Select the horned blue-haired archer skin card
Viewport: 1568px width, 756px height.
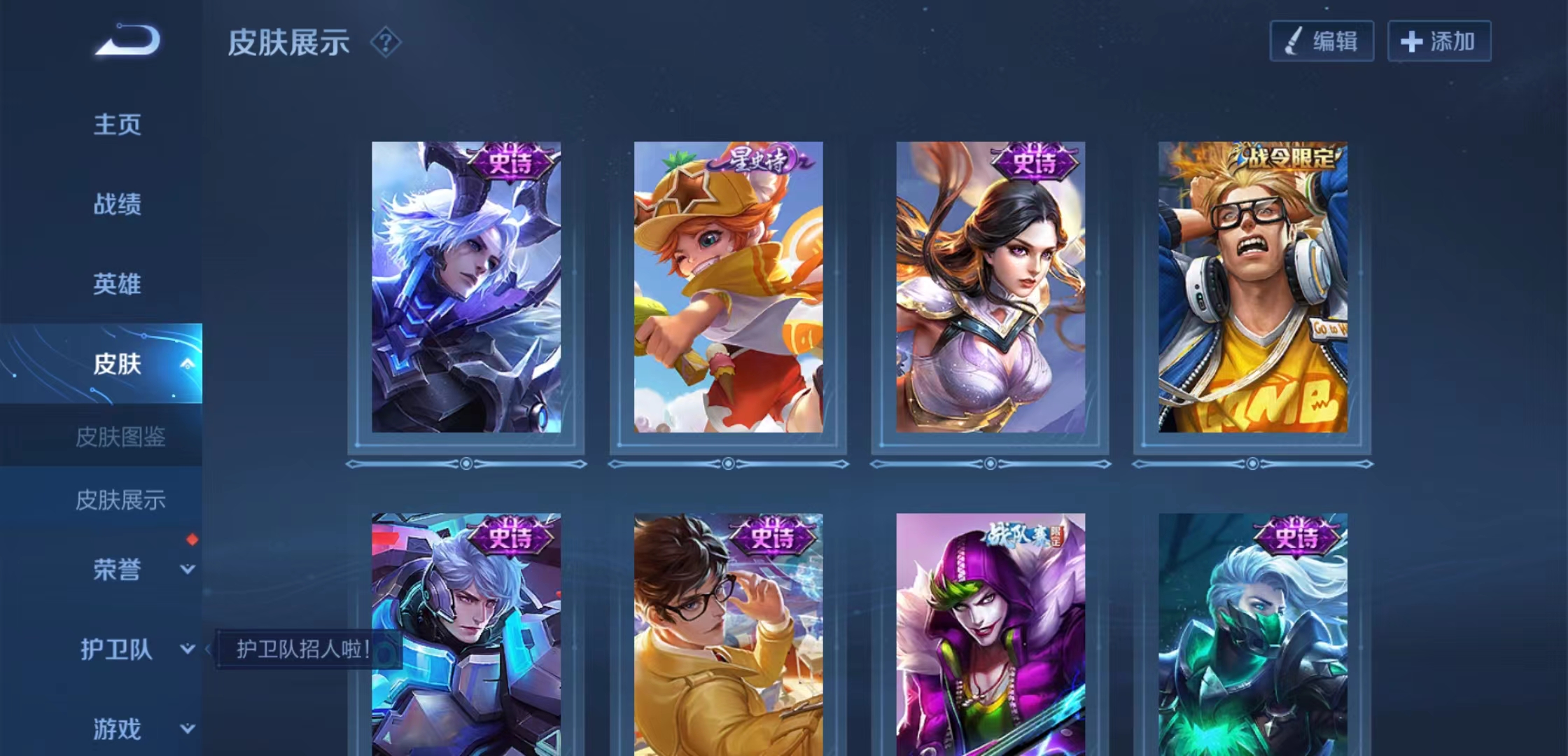466,287
